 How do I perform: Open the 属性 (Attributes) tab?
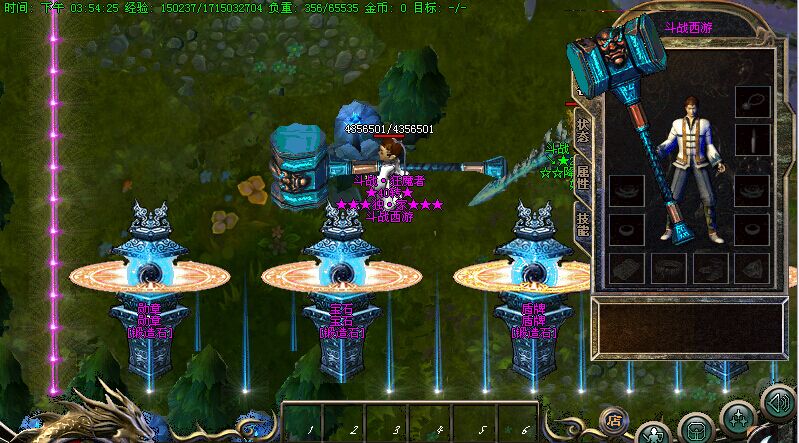click(x=582, y=178)
